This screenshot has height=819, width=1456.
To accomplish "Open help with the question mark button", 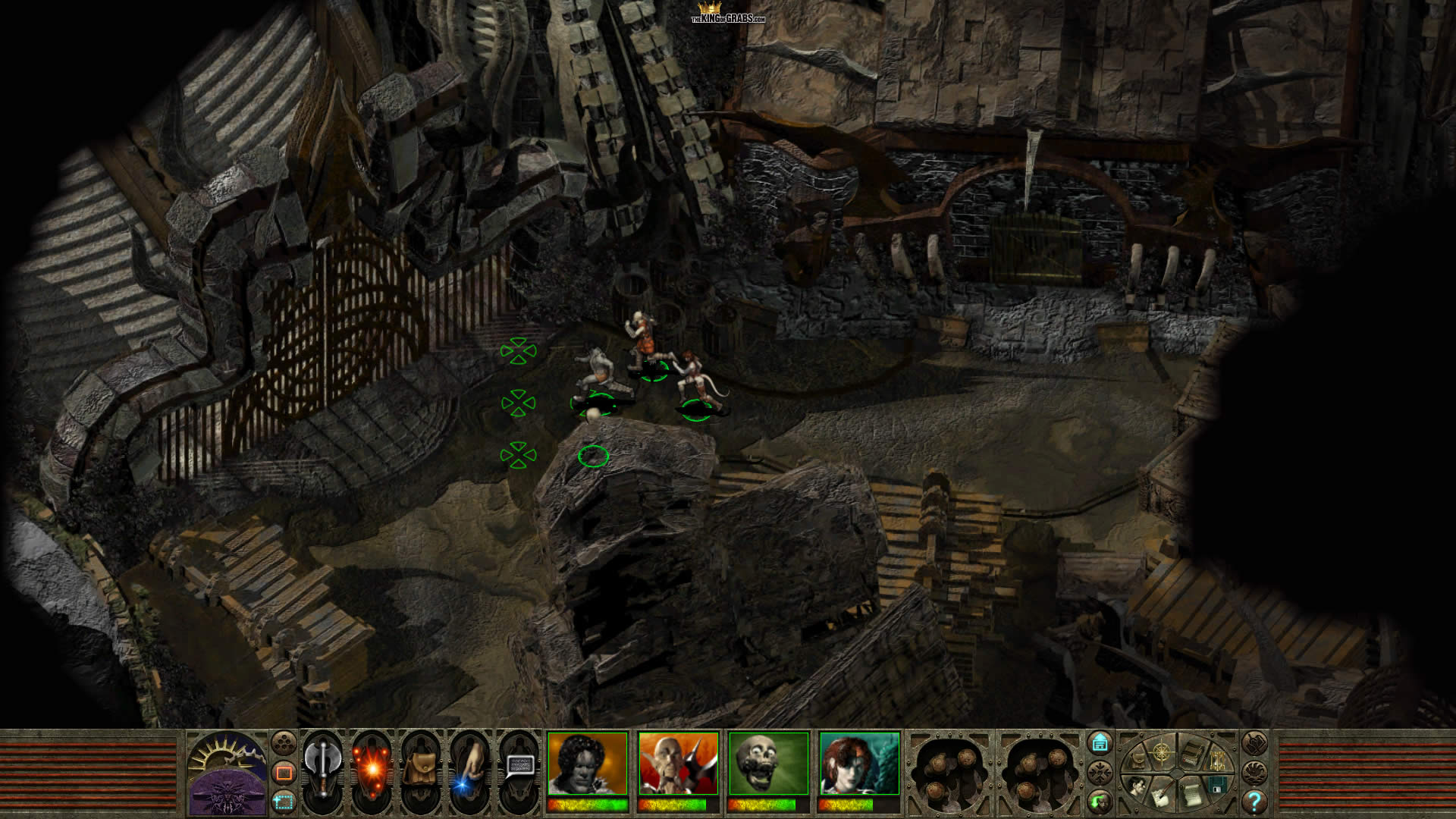I will [x=1254, y=801].
